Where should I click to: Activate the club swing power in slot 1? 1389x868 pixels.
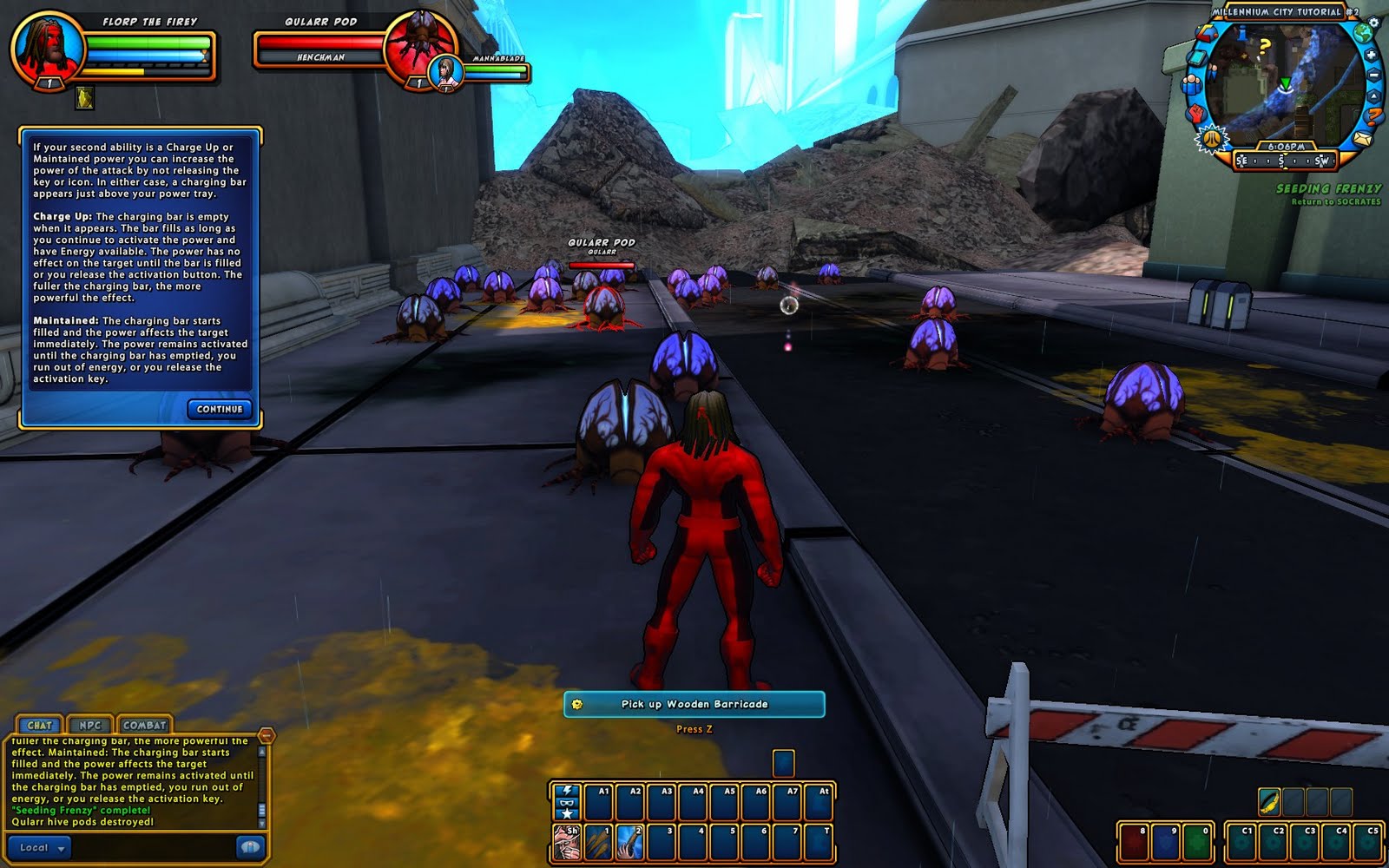(598, 843)
